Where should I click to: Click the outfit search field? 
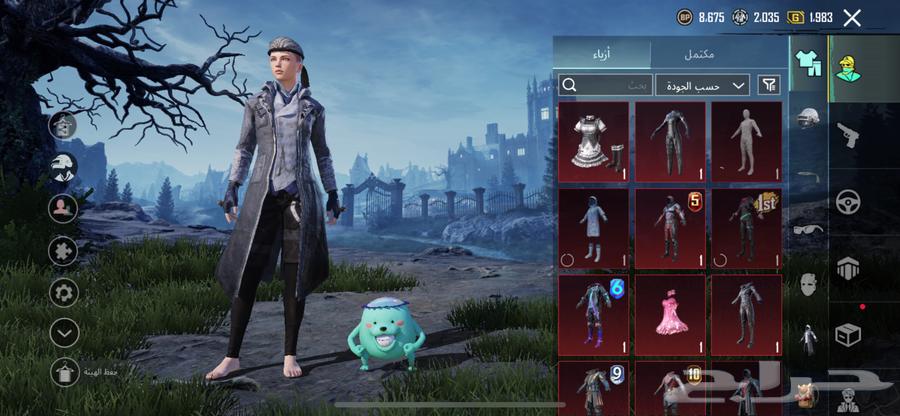coord(605,86)
